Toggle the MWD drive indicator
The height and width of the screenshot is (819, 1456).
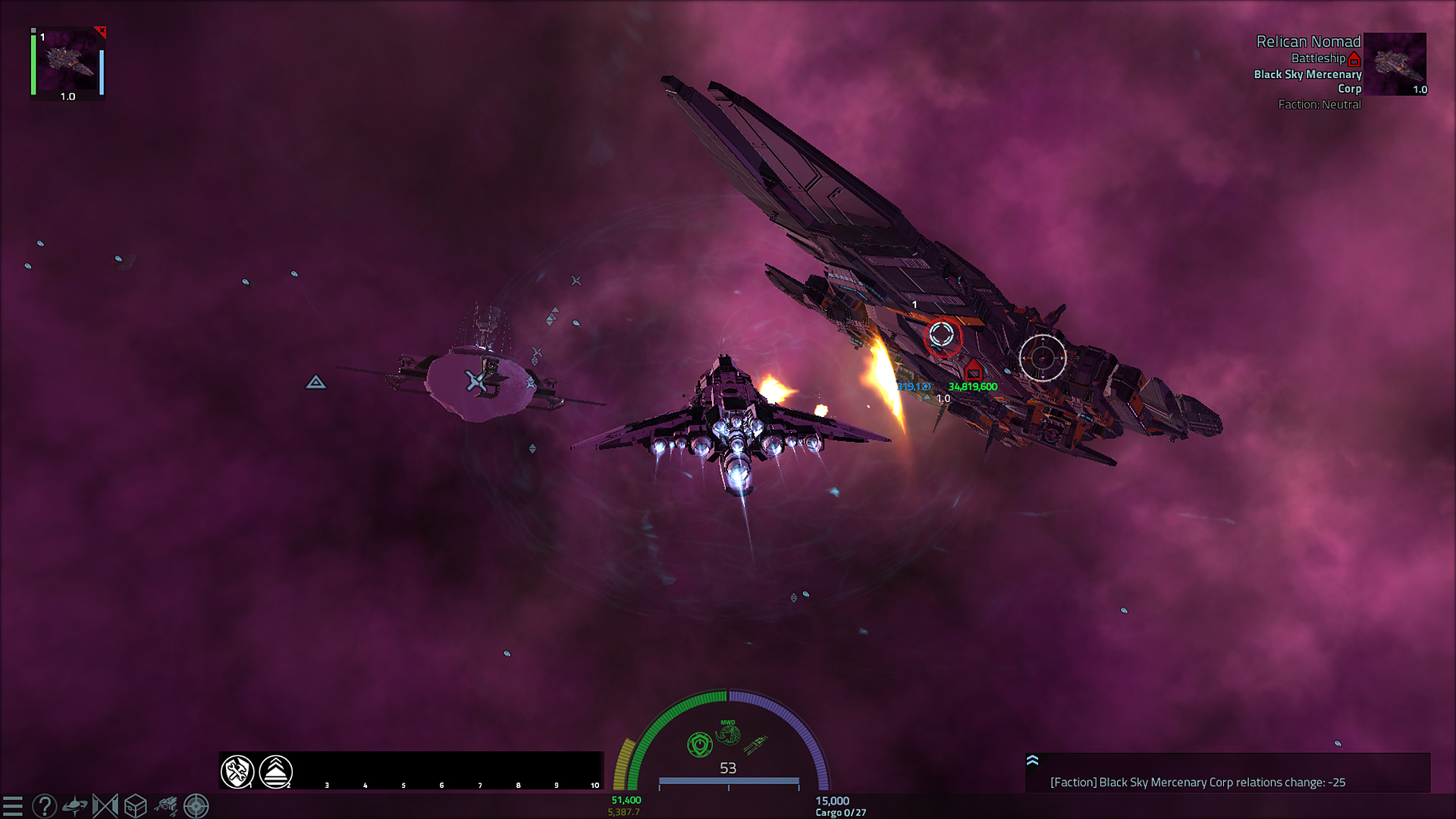pyautogui.click(x=729, y=733)
